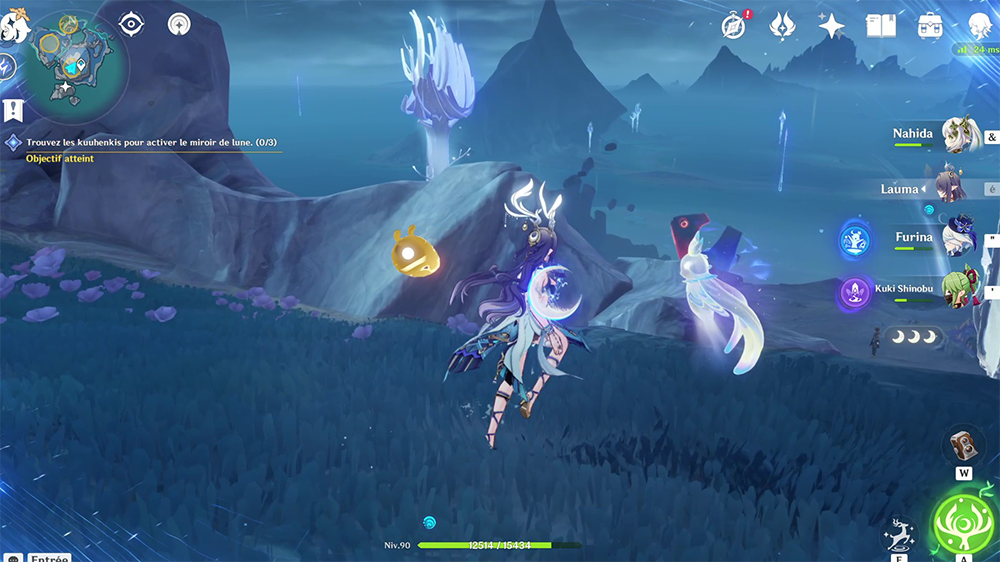Open the Events compass icon
This screenshot has width=1000, height=562.
coord(733,26)
